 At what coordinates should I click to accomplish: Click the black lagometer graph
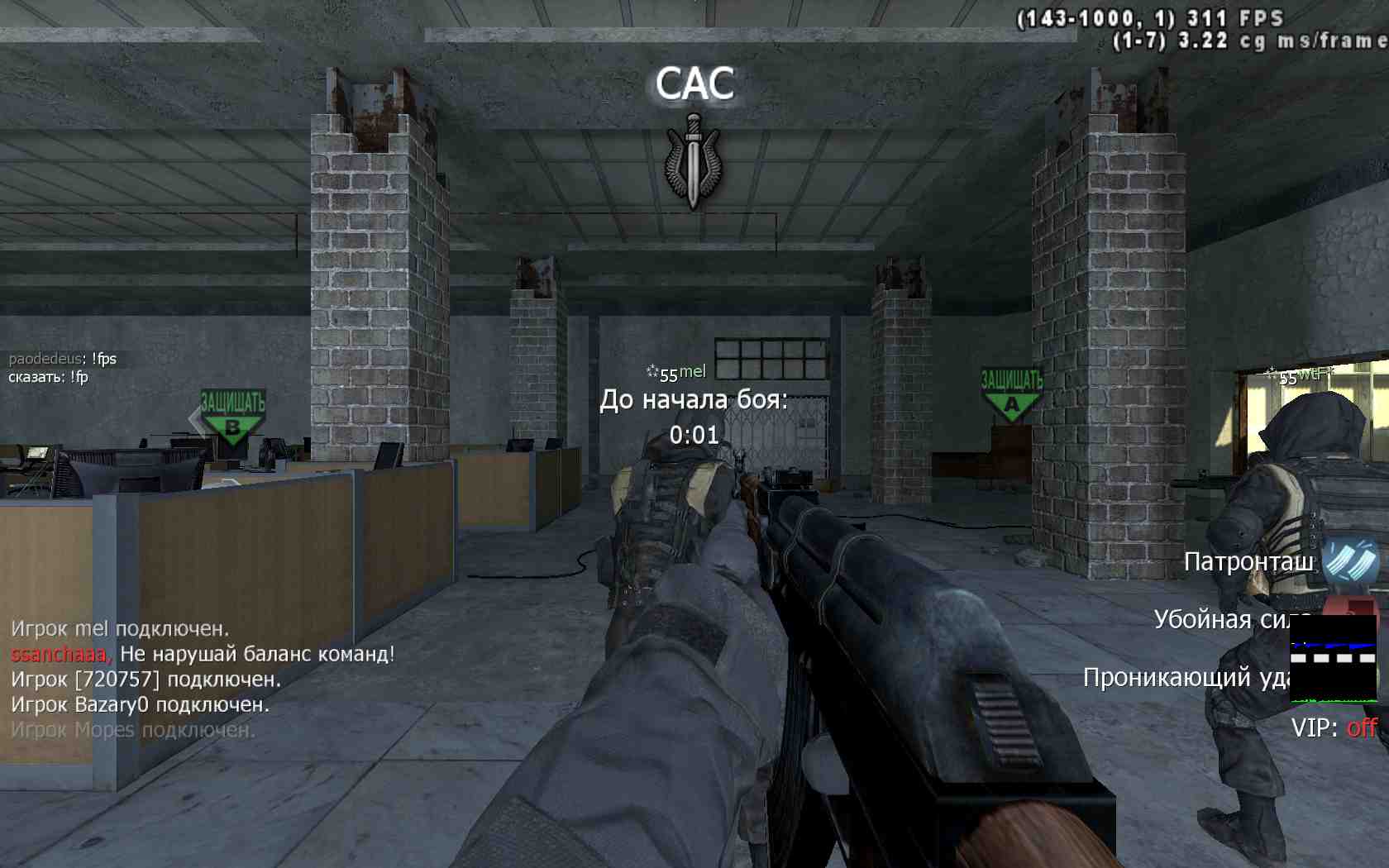coord(1333,659)
